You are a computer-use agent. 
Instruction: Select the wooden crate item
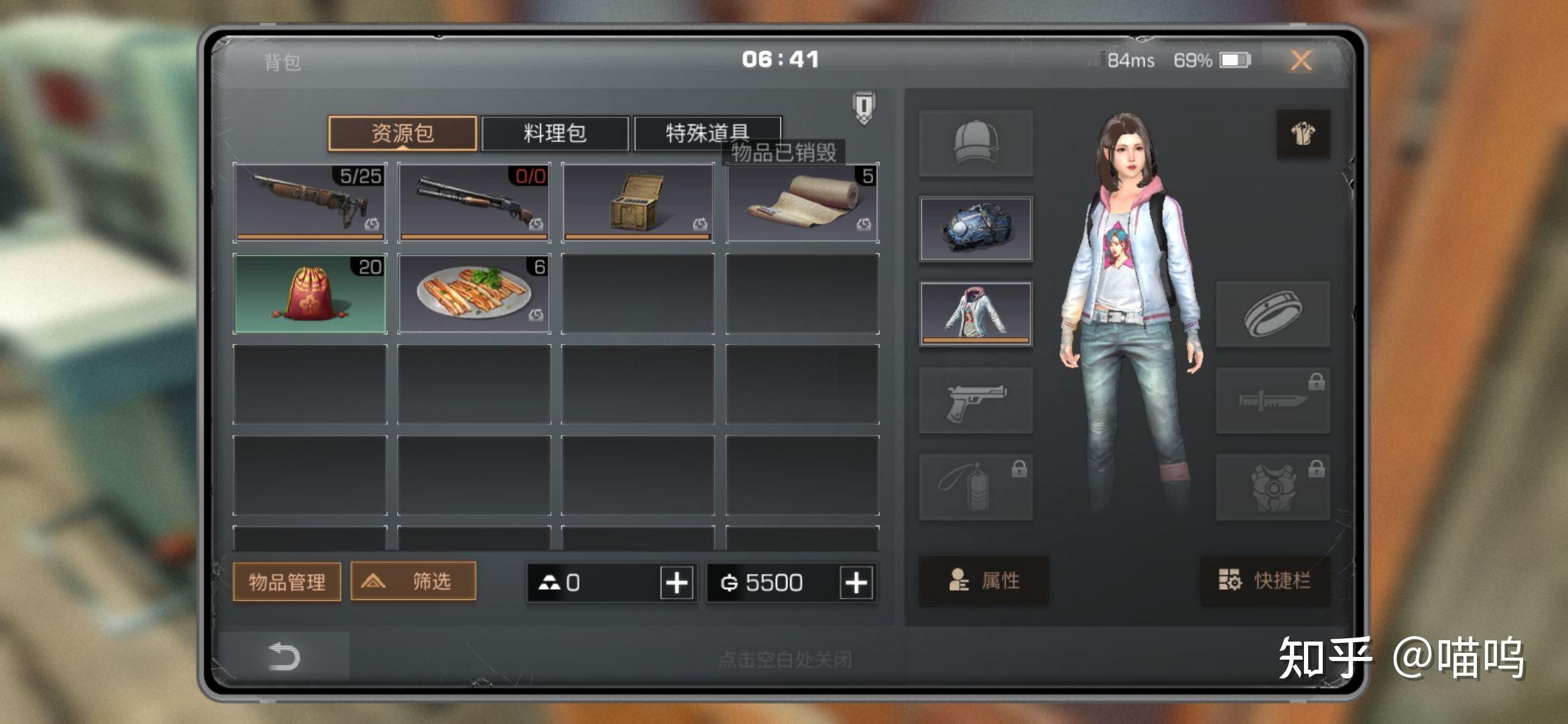(x=638, y=202)
